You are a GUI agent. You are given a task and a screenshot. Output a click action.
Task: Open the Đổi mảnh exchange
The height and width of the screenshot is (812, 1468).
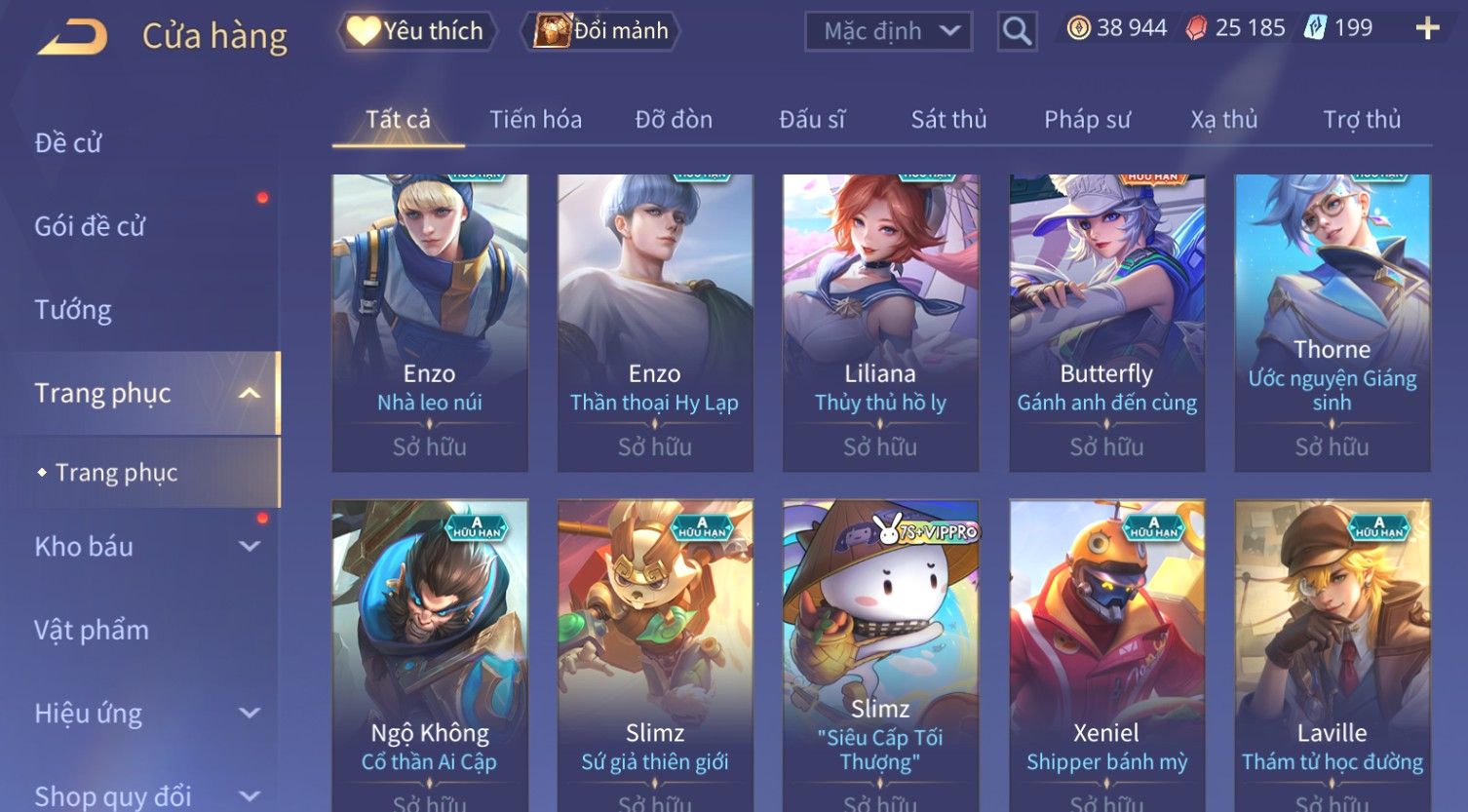[601, 31]
